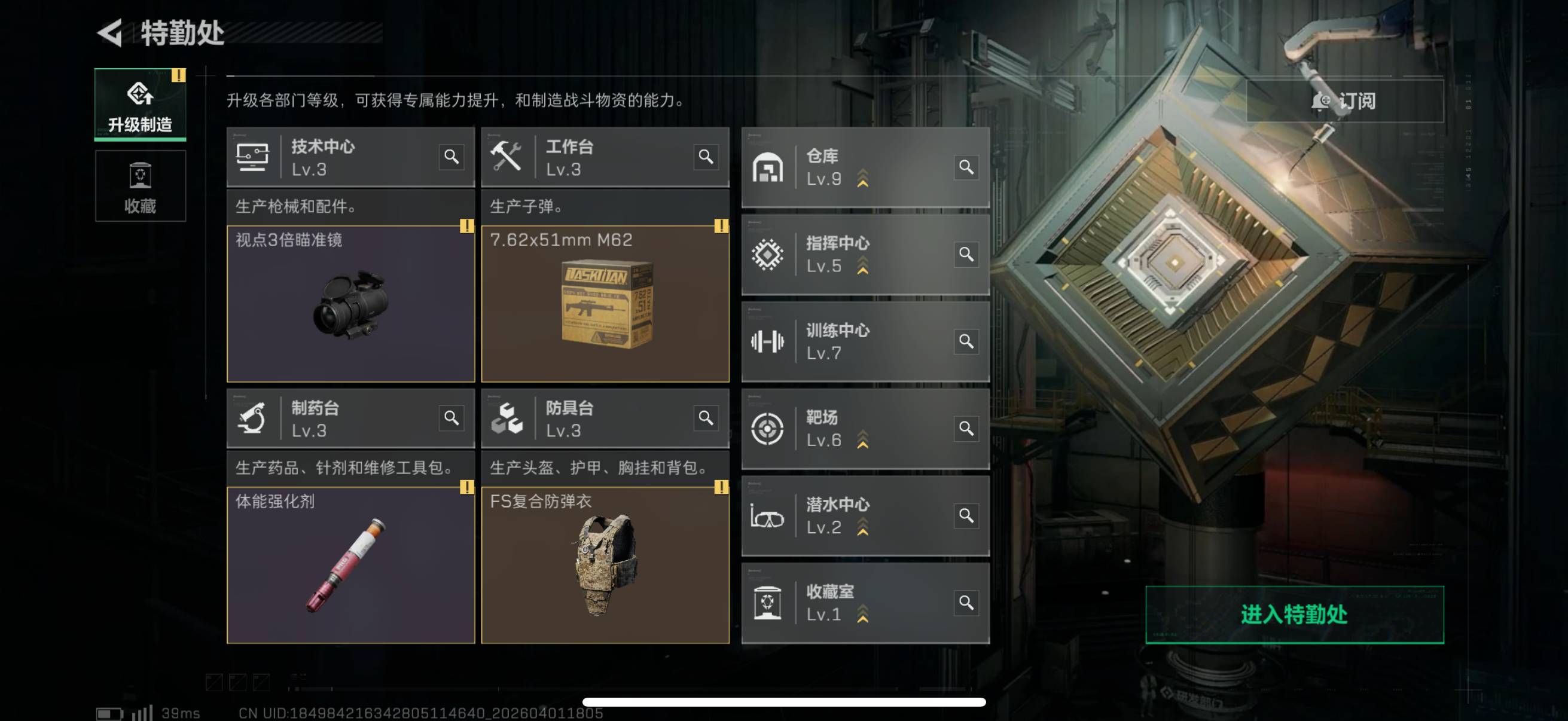This screenshot has width=1568, height=721.
Task: Pick the FS复合防弹衣 armor card
Action: (x=605, y=564)
